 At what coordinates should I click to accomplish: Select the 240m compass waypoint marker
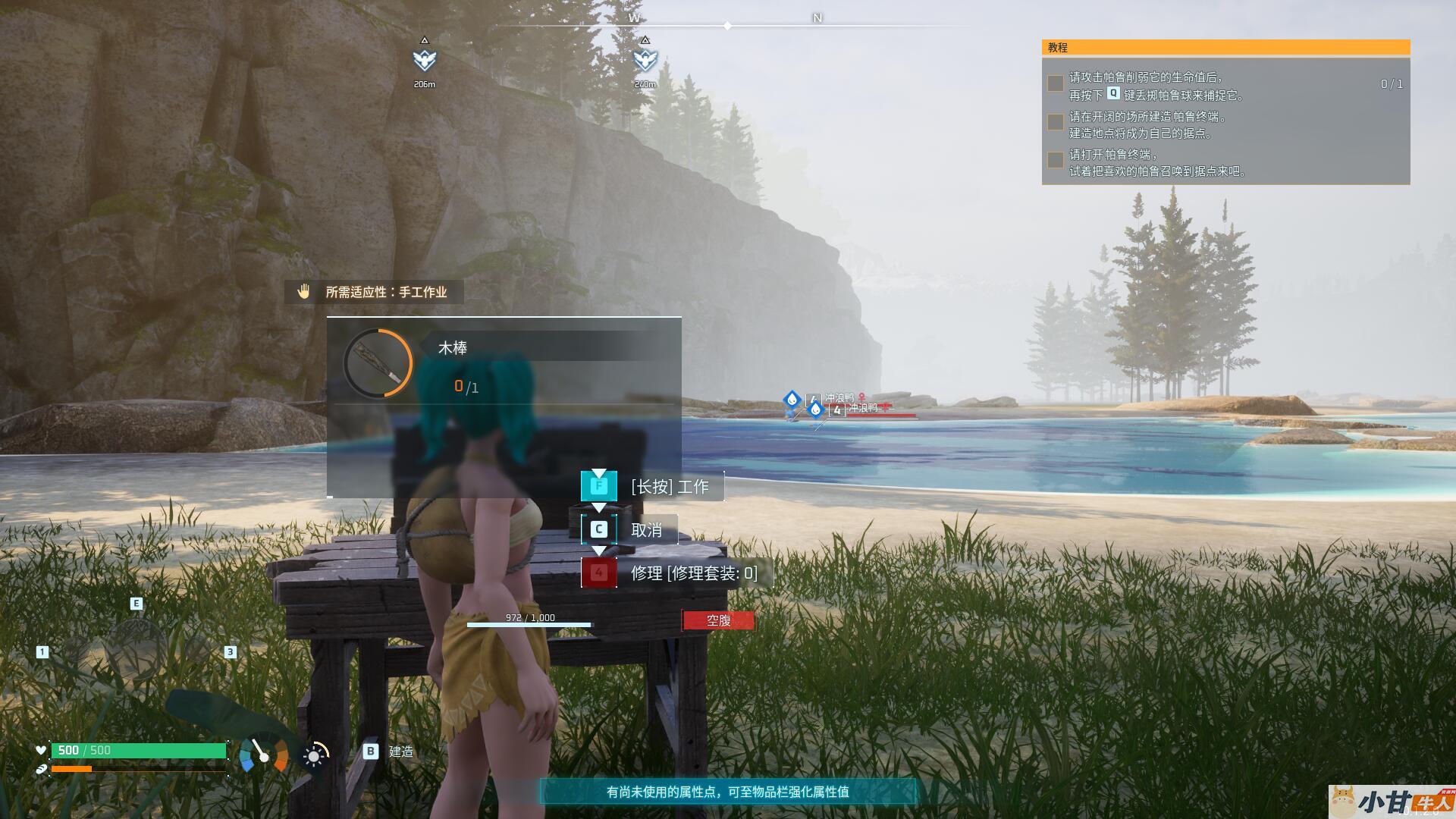pyautogui.click(x=645, y=60)
